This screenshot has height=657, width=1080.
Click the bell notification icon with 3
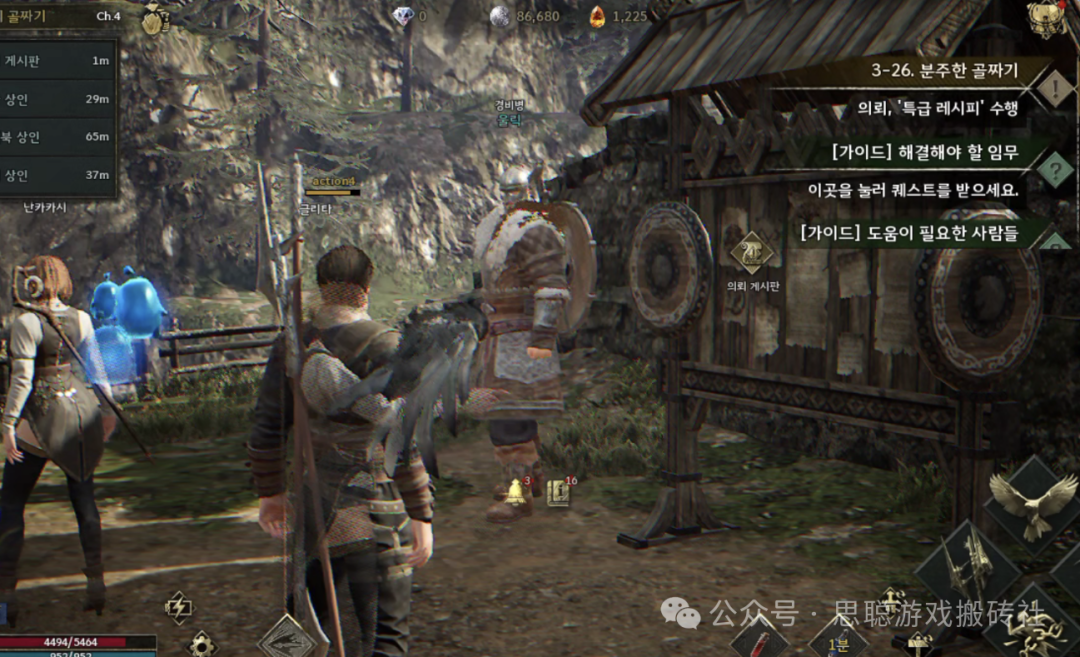click(517, 491)
